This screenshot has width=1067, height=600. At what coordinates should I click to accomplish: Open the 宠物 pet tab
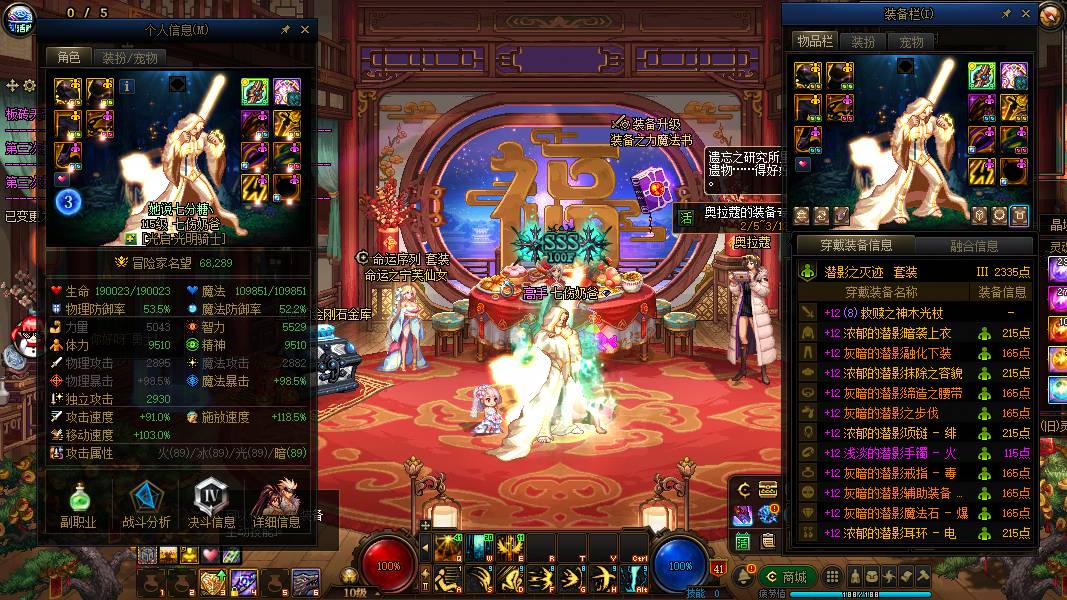[911, 42]
